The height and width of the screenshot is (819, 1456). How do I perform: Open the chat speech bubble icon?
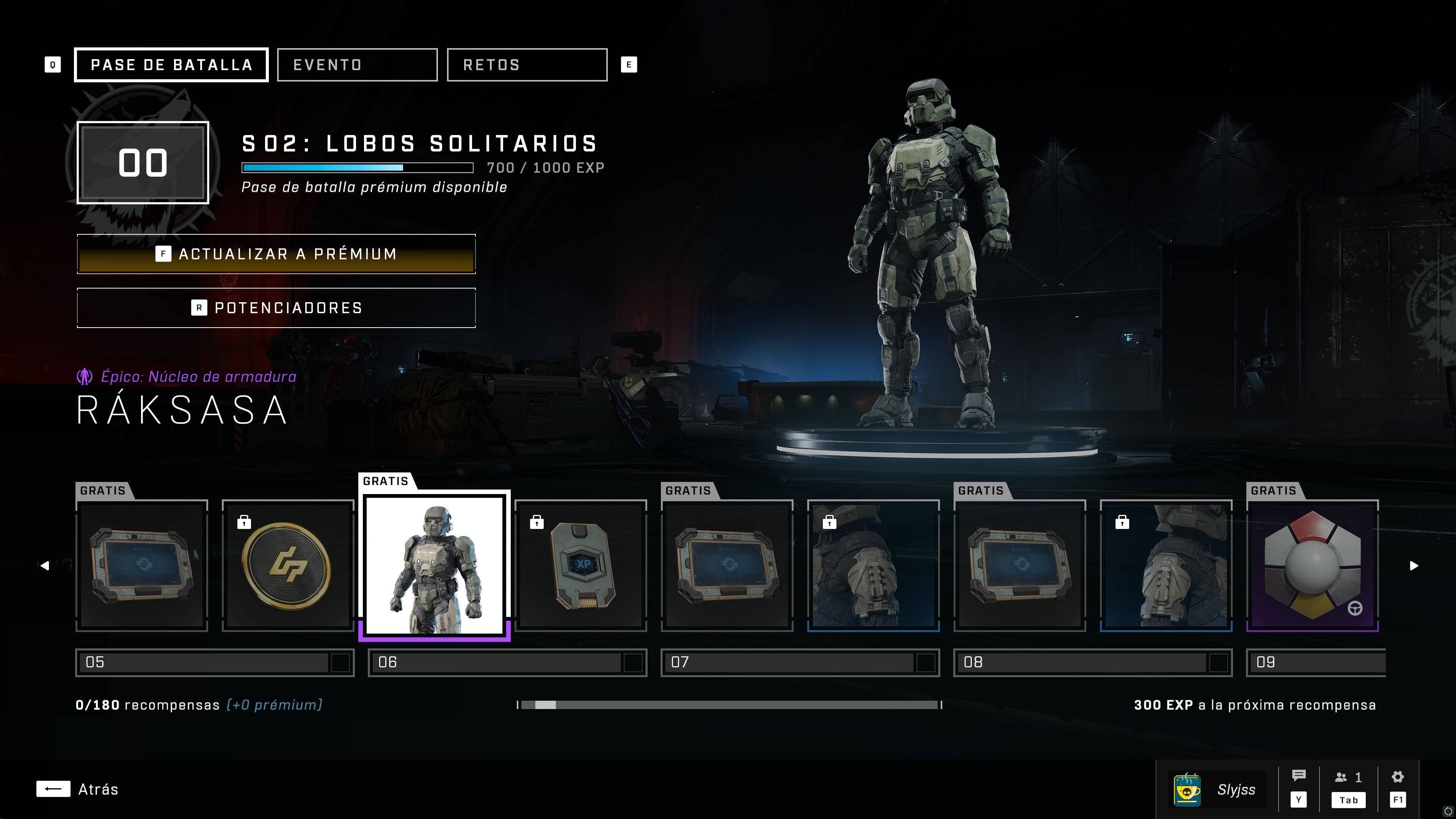click(x=1298, y=777)
